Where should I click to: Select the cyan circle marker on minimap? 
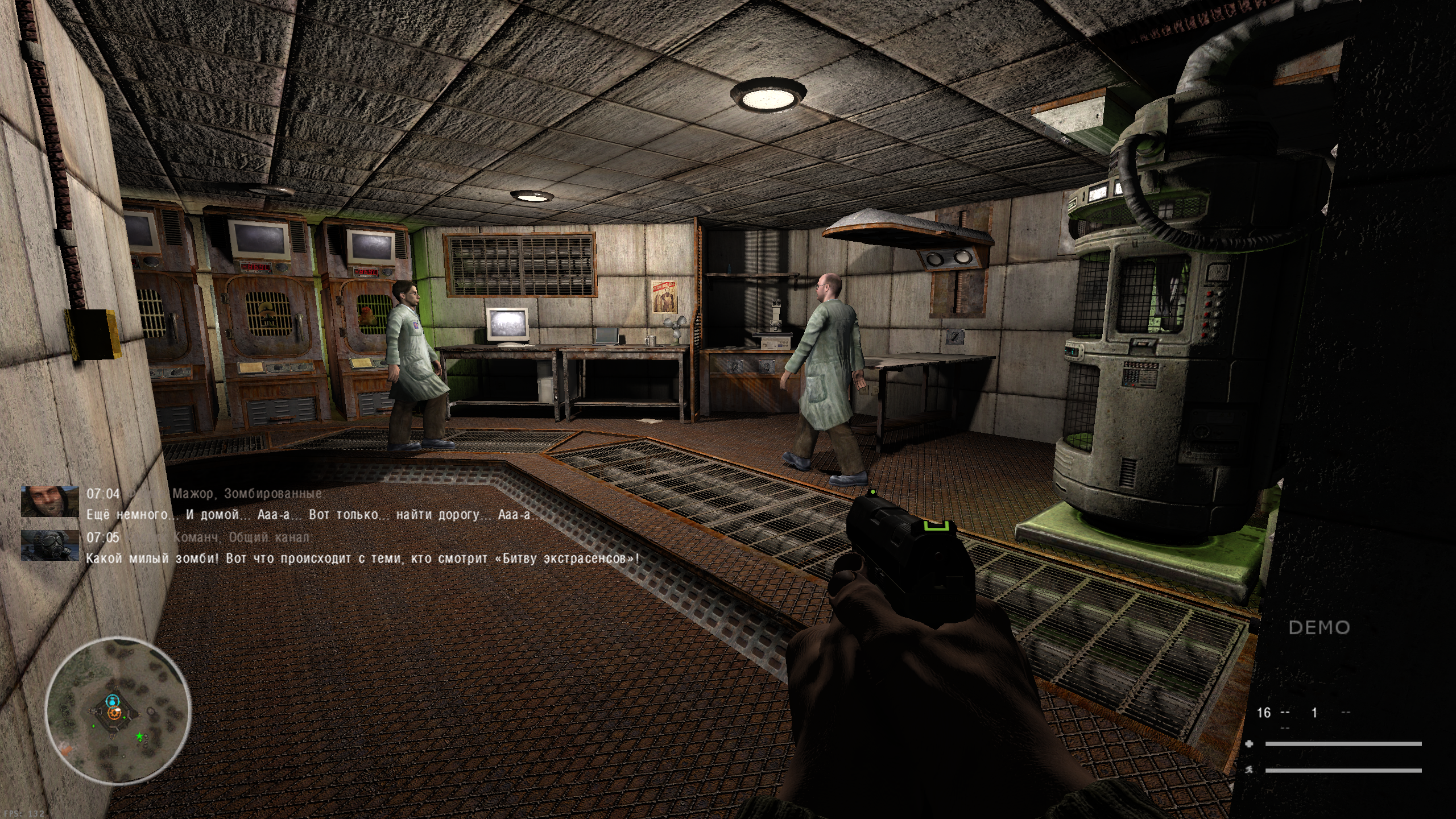point(112,700)
